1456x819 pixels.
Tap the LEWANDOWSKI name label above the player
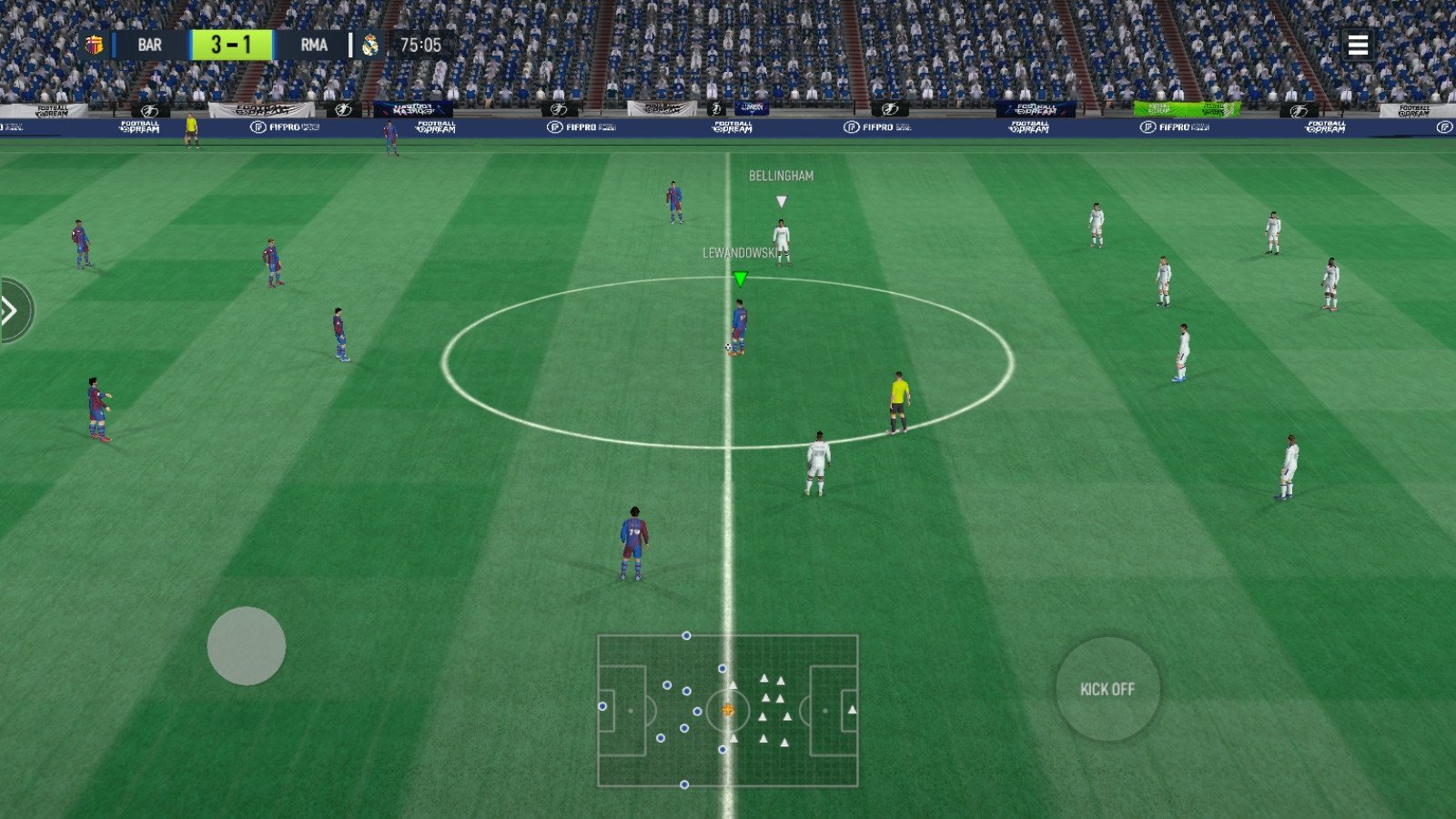(739, 253)
